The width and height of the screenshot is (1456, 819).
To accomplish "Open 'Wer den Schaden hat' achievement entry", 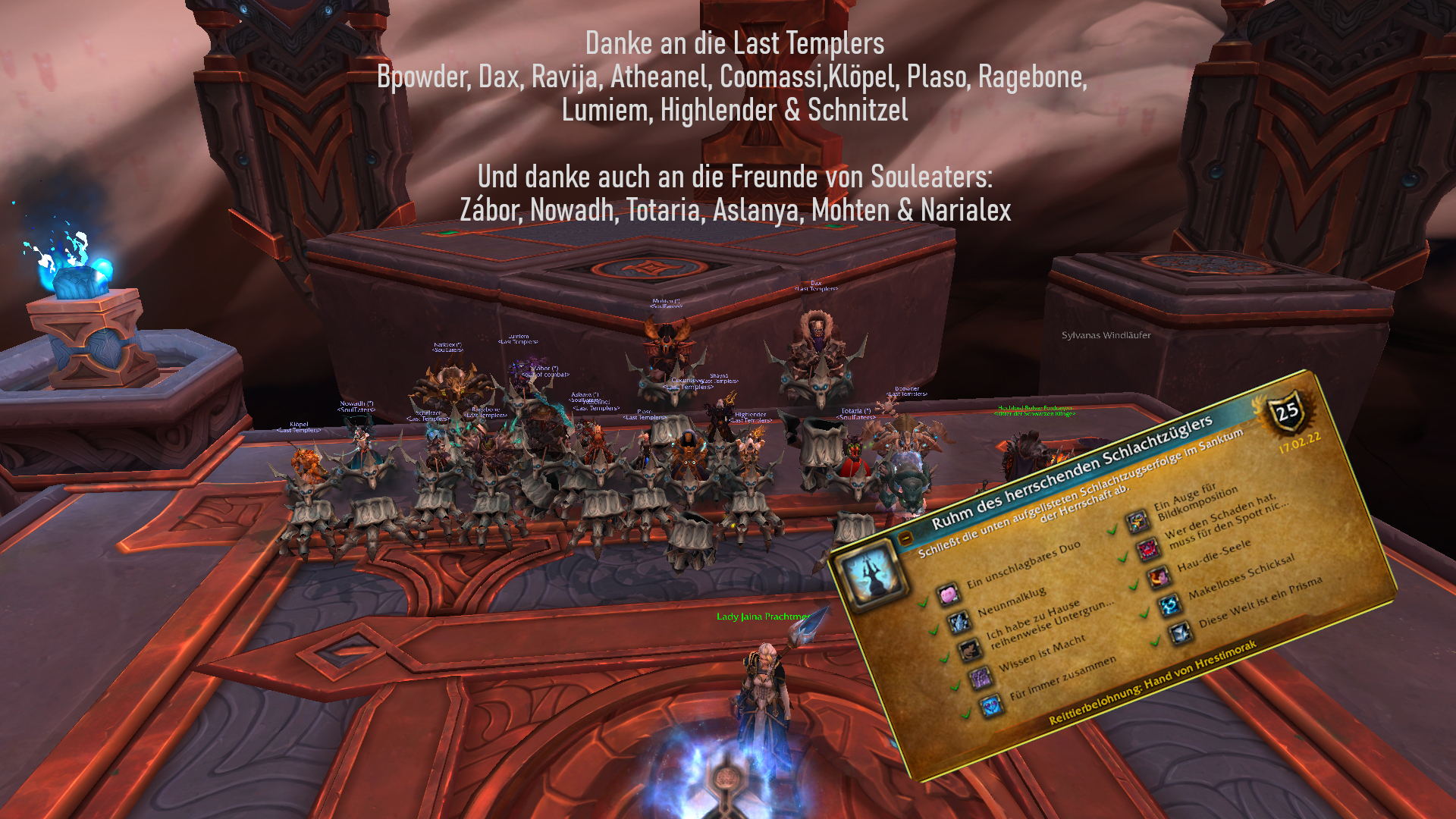I will (x=1225, y=522).
